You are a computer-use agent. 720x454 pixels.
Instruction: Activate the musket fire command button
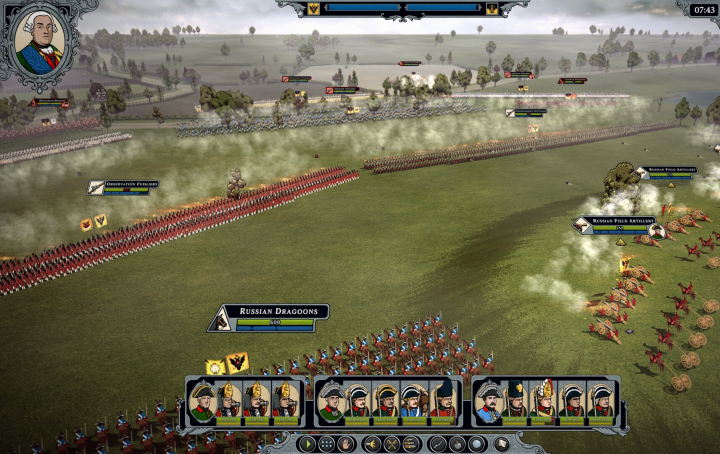tap(438, 443)
